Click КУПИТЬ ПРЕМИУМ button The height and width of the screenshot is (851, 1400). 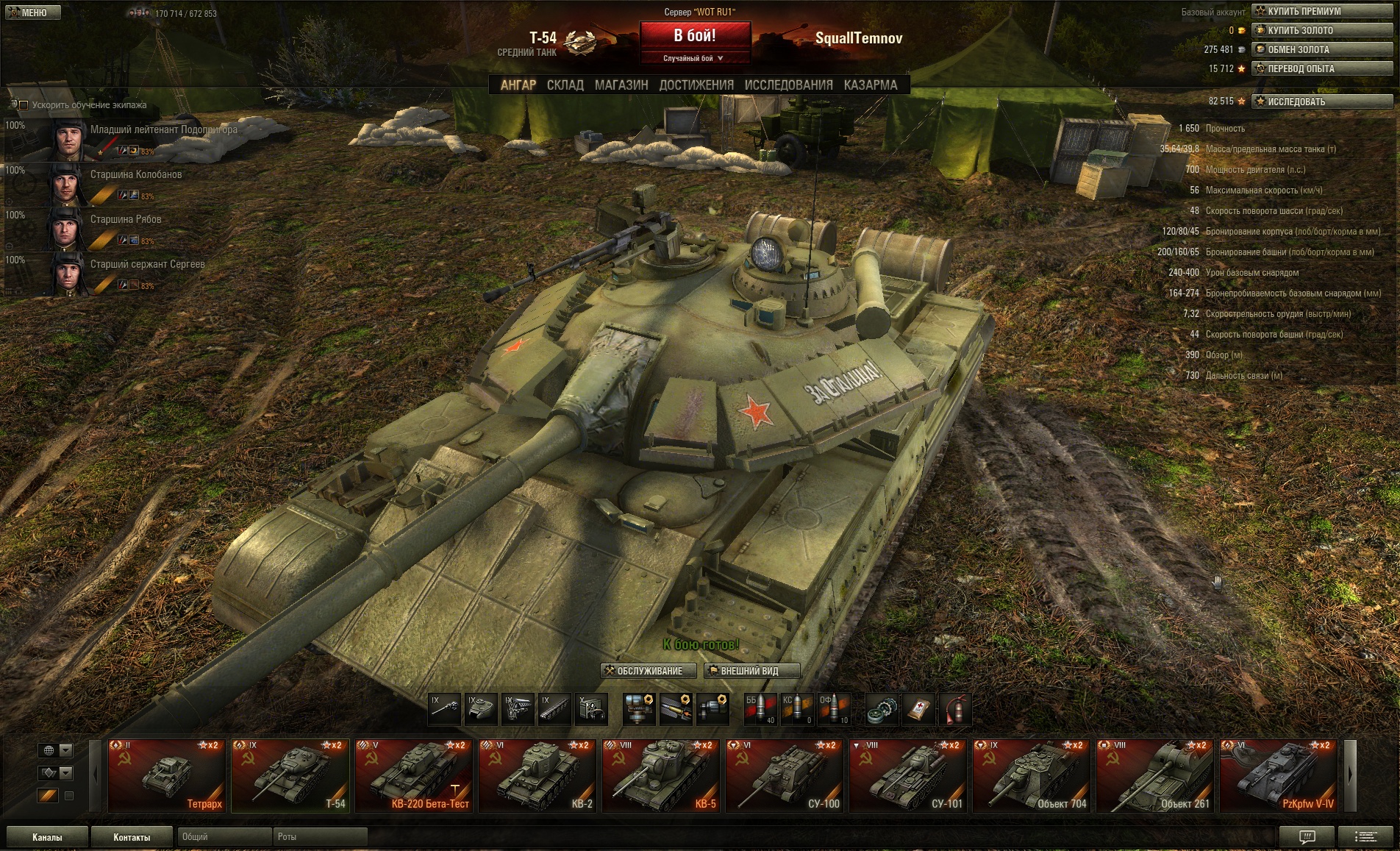click(x=1321, y=11)
